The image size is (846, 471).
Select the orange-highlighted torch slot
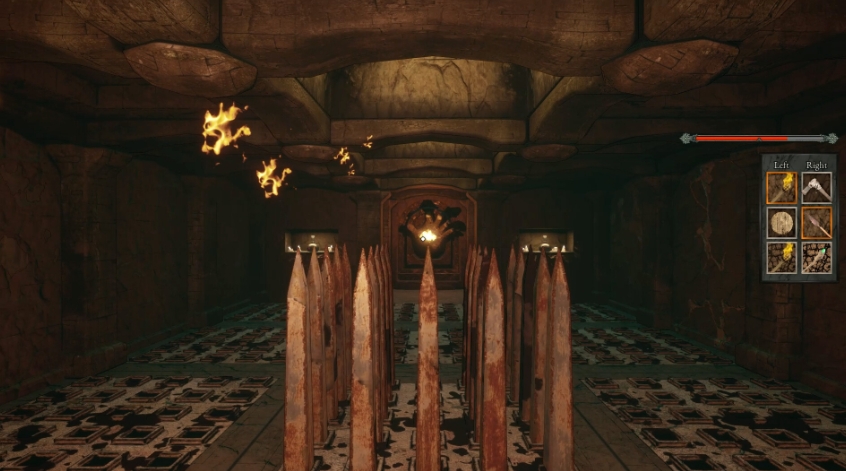pyautogui.click(x=781, y=187)
